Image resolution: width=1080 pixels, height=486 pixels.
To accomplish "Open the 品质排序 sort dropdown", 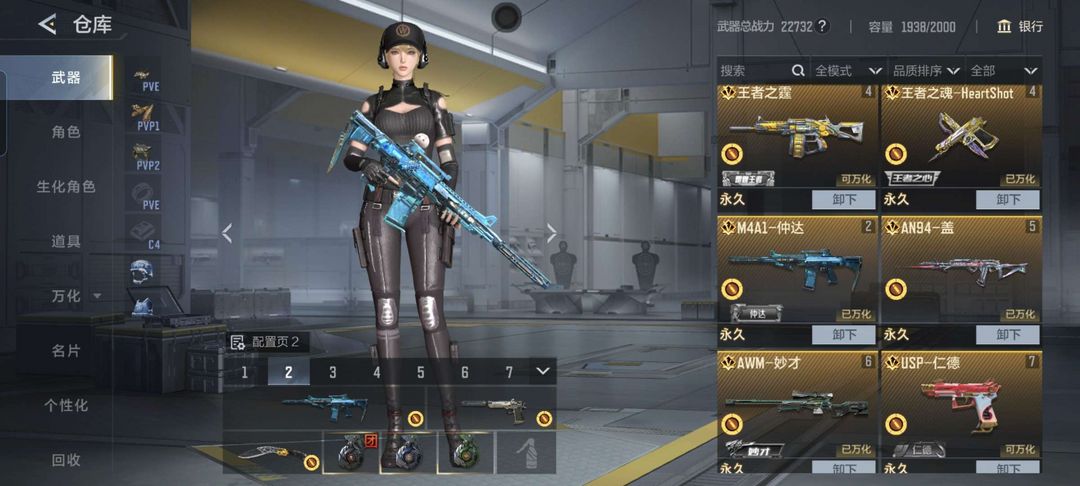I will (x=925, y=71).
